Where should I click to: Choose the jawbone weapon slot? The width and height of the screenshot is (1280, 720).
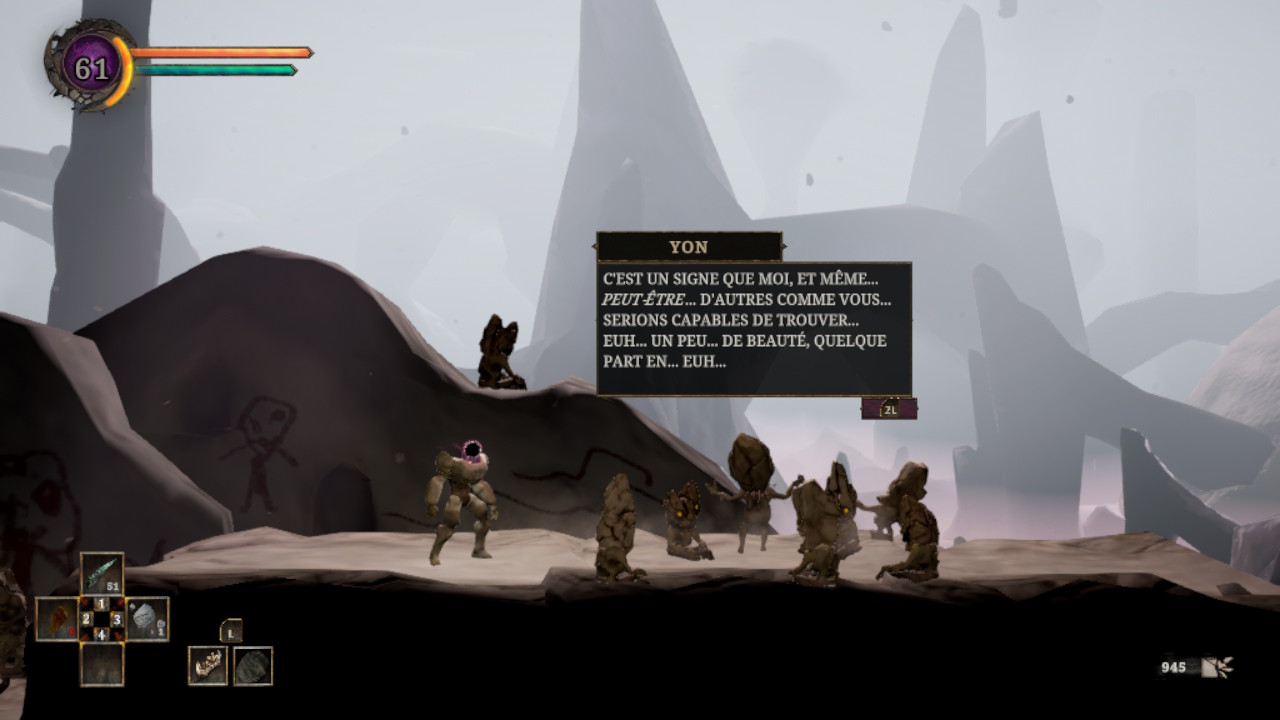click(x=208, y=666)
